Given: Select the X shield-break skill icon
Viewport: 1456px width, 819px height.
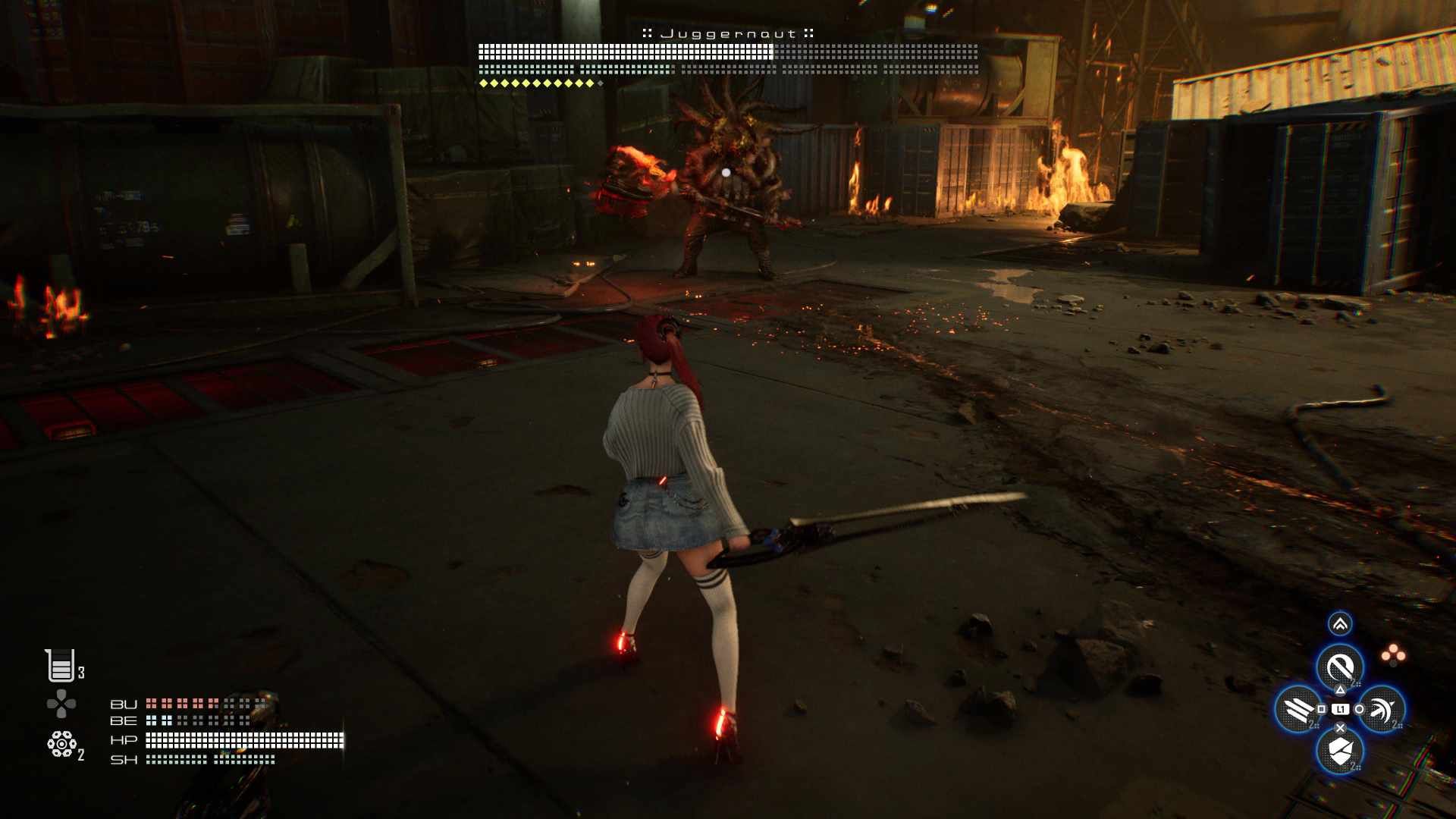Looking at the screenshot, I should click(1339, 751).
